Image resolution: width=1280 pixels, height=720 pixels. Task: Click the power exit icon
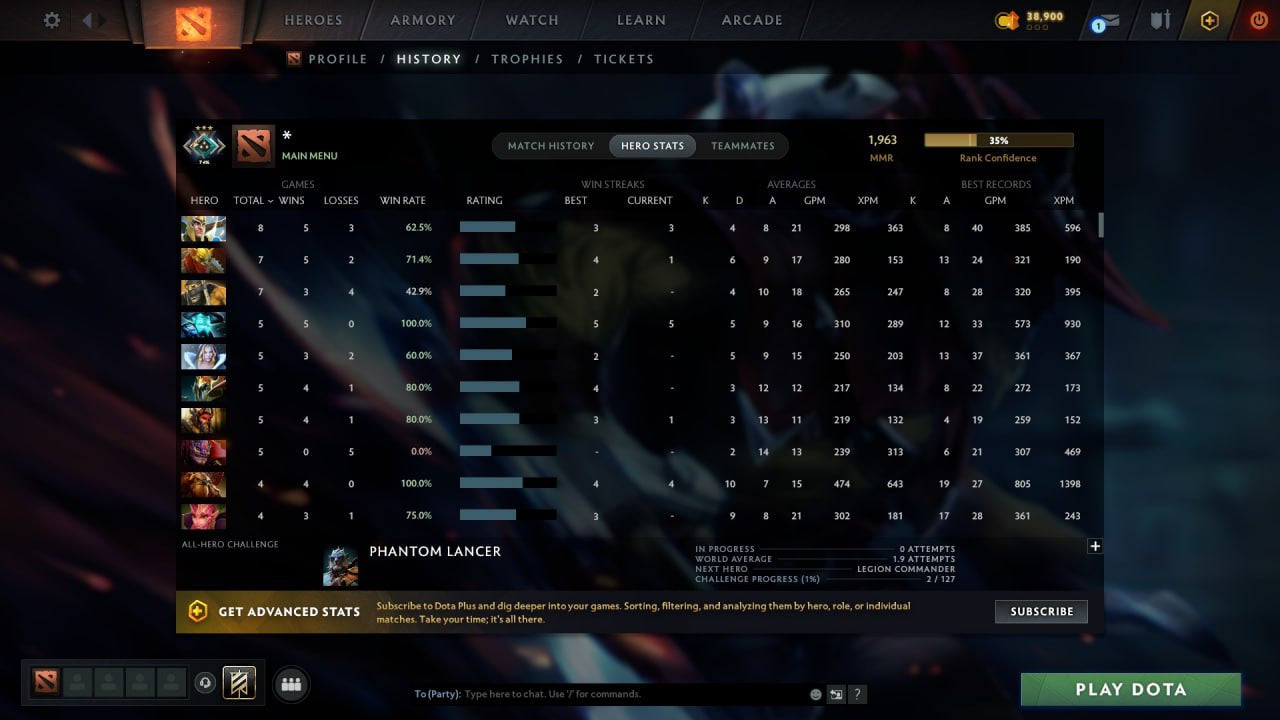point(1257,19)
